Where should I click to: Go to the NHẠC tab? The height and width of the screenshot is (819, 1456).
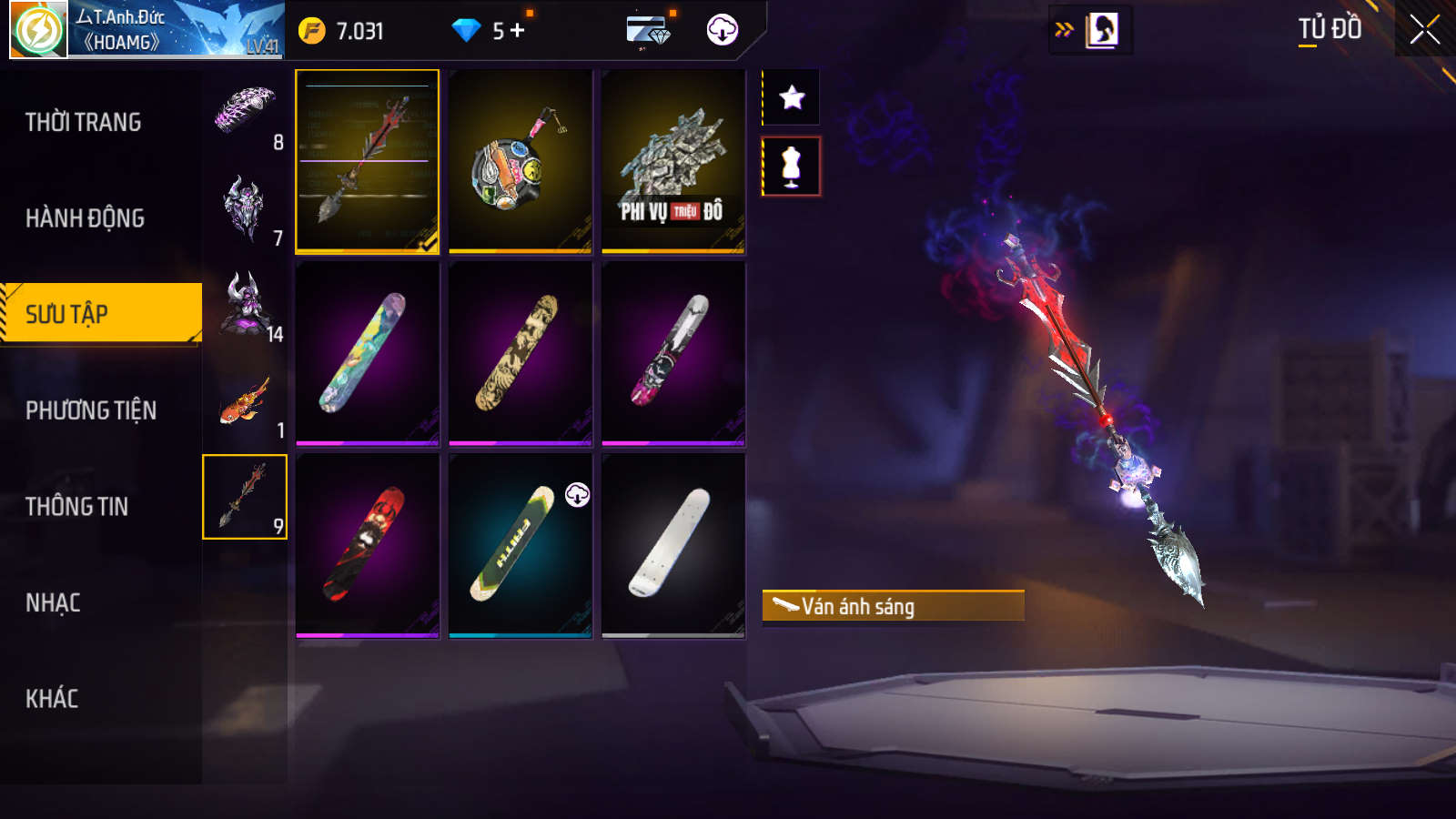coord(53,602)
